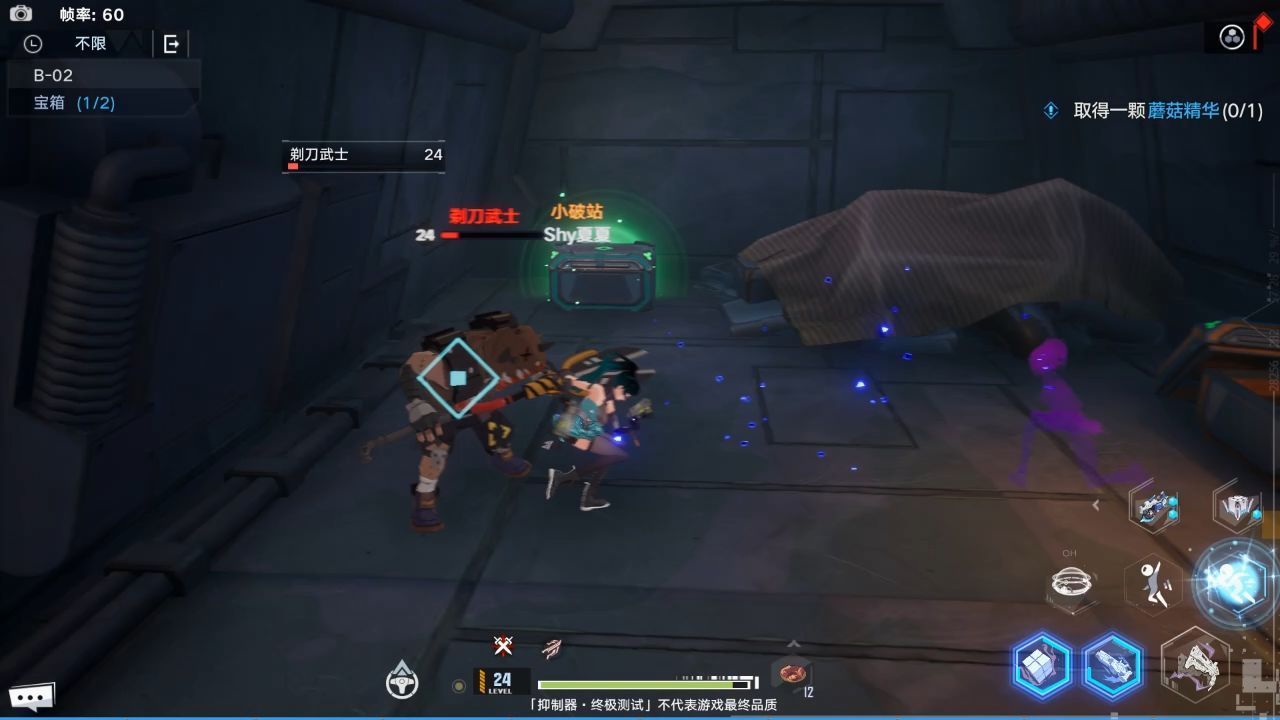The image size is (1280, 720).
Task: Activate the glowing blue gun weapon skill
Action: tap(1113, 665)
